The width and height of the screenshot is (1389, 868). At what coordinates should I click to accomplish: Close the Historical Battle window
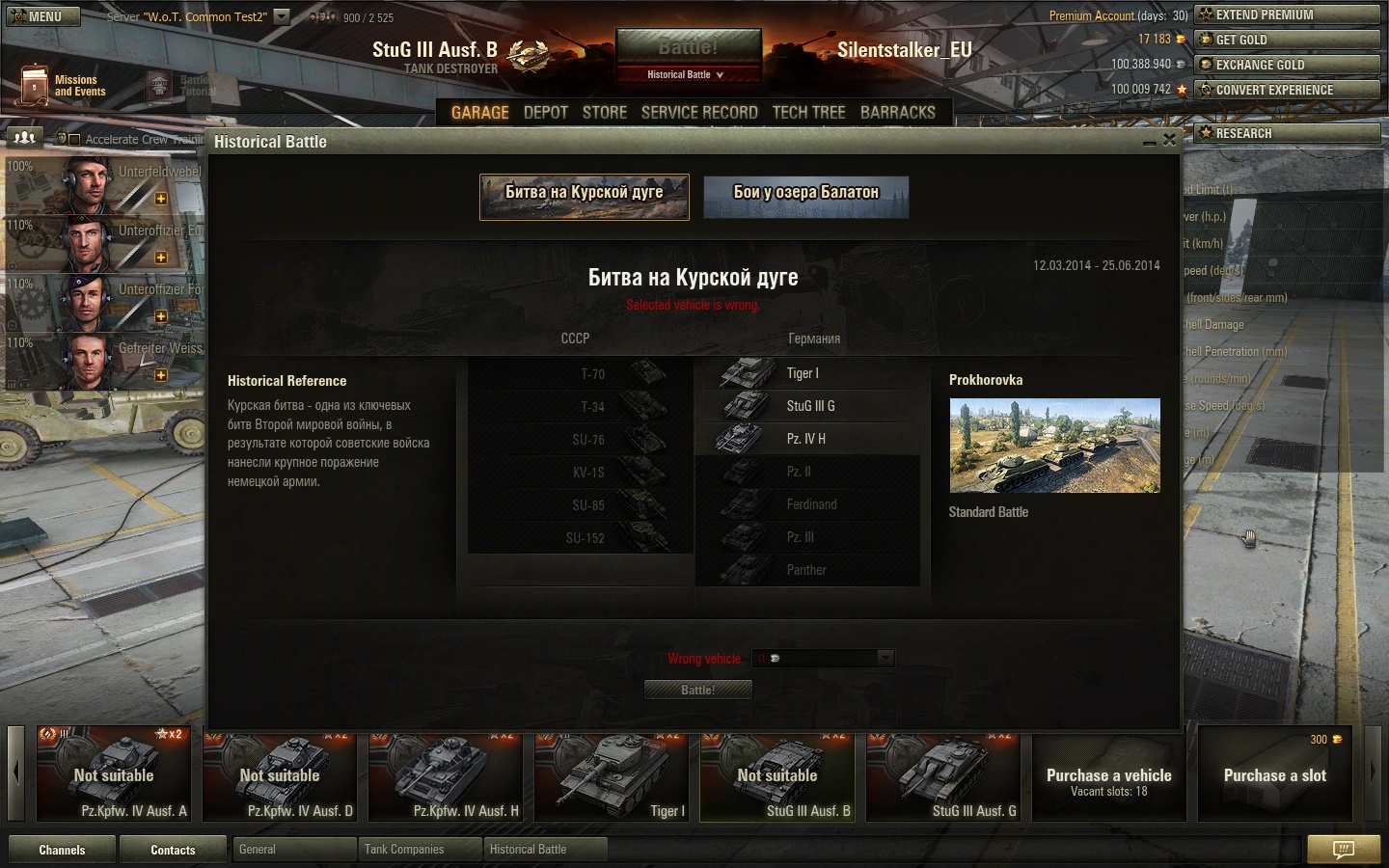[x=1169, y=140]
